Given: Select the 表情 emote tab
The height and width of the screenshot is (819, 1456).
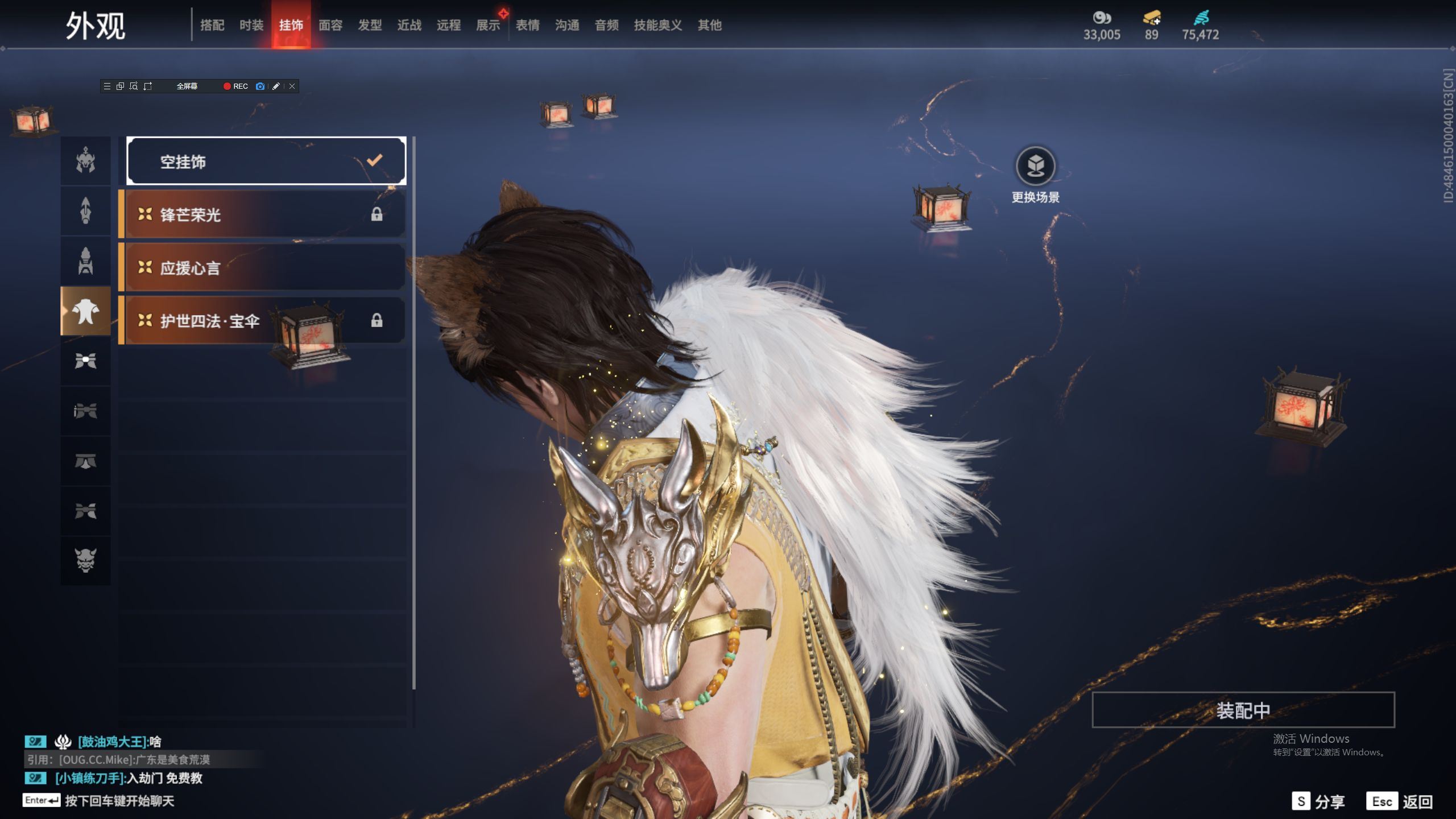Looking at the screenshot, I should [x=528, y=25].
